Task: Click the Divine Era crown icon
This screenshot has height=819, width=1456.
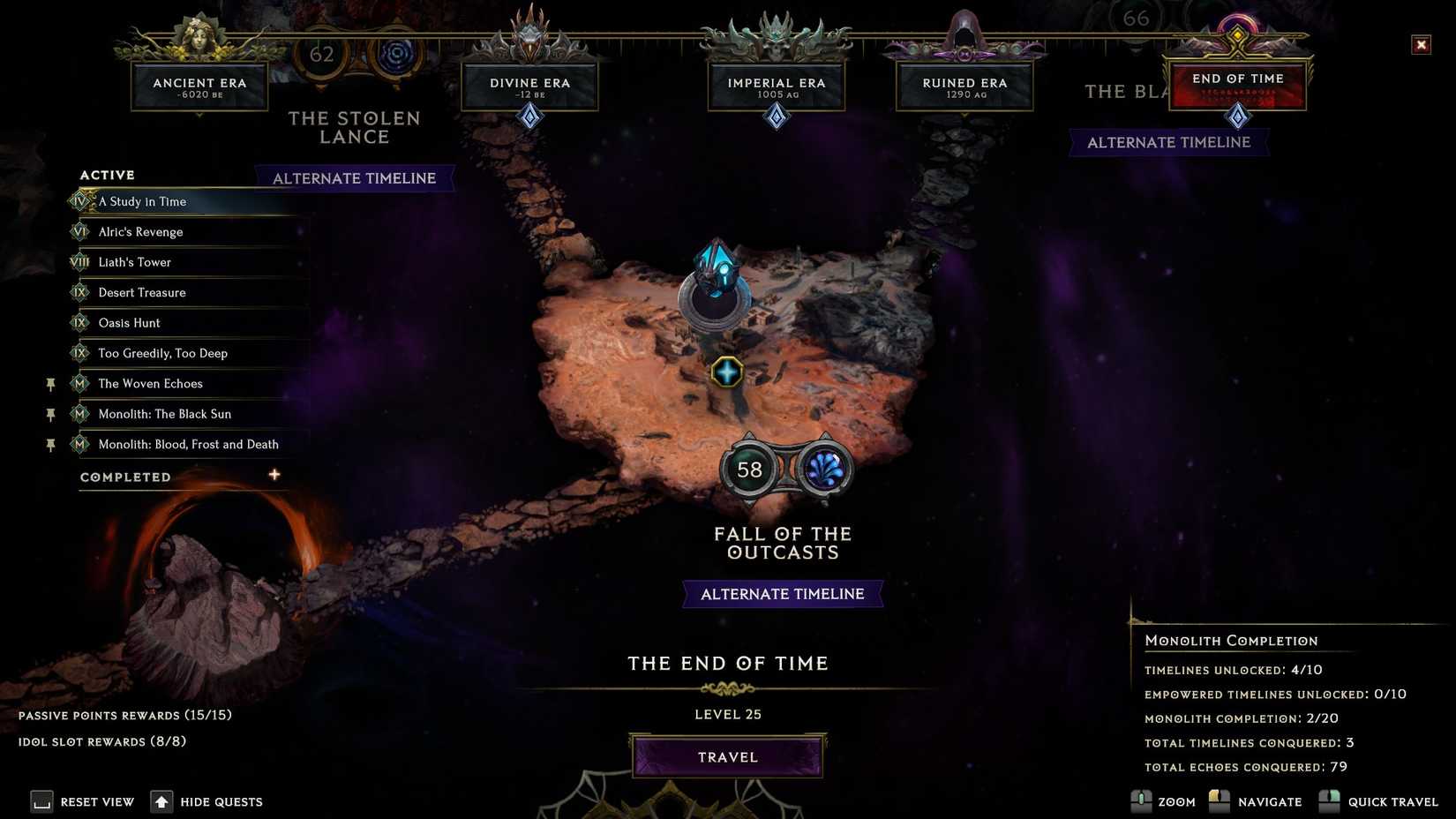Action: [x=529, y=31]
